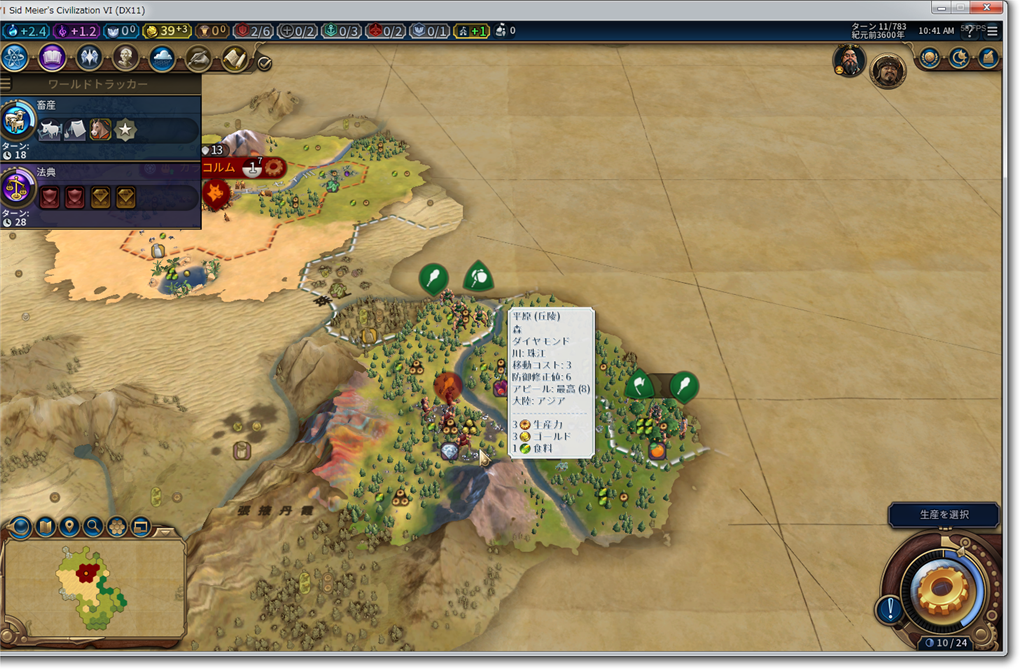This screenshot has height=670, width=1022.
Task: Open the map search magnifier button
Action: [93, 525]
